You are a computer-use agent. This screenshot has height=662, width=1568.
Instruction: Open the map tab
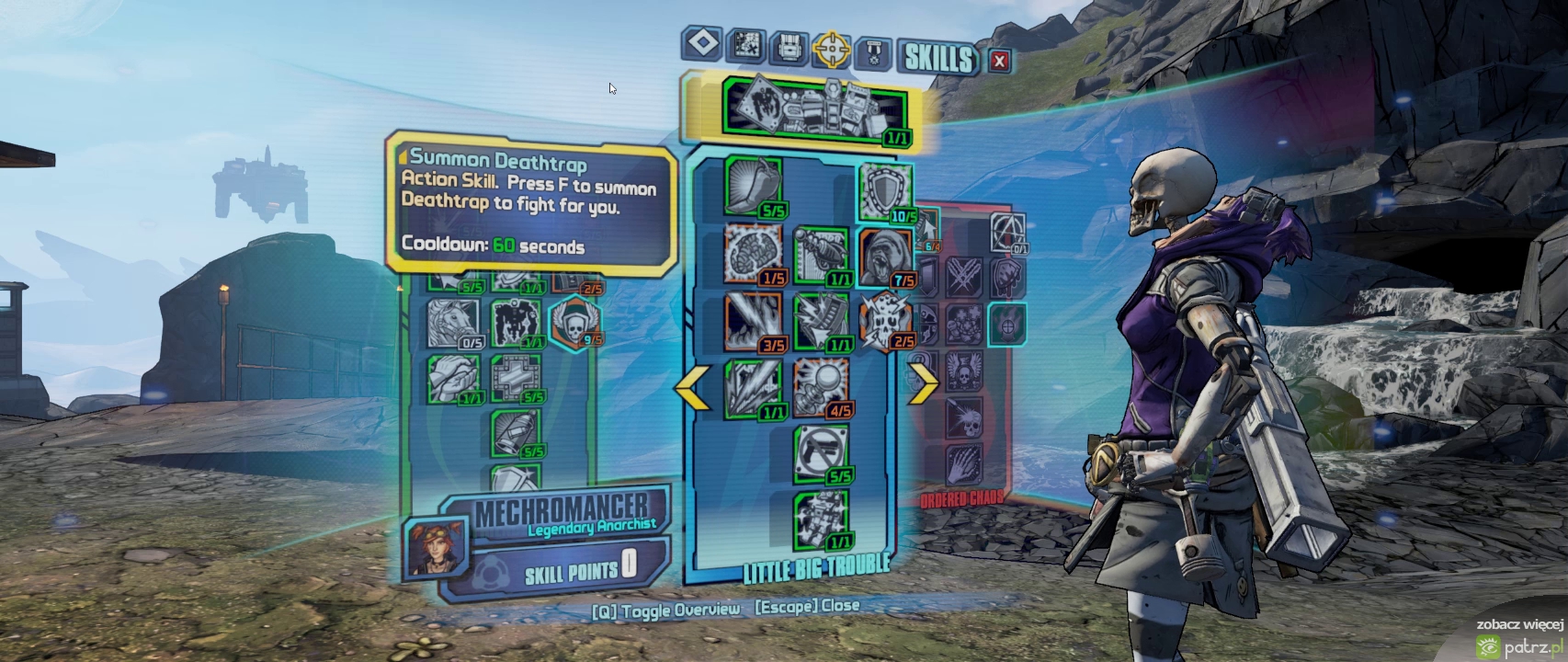(746, 44)
